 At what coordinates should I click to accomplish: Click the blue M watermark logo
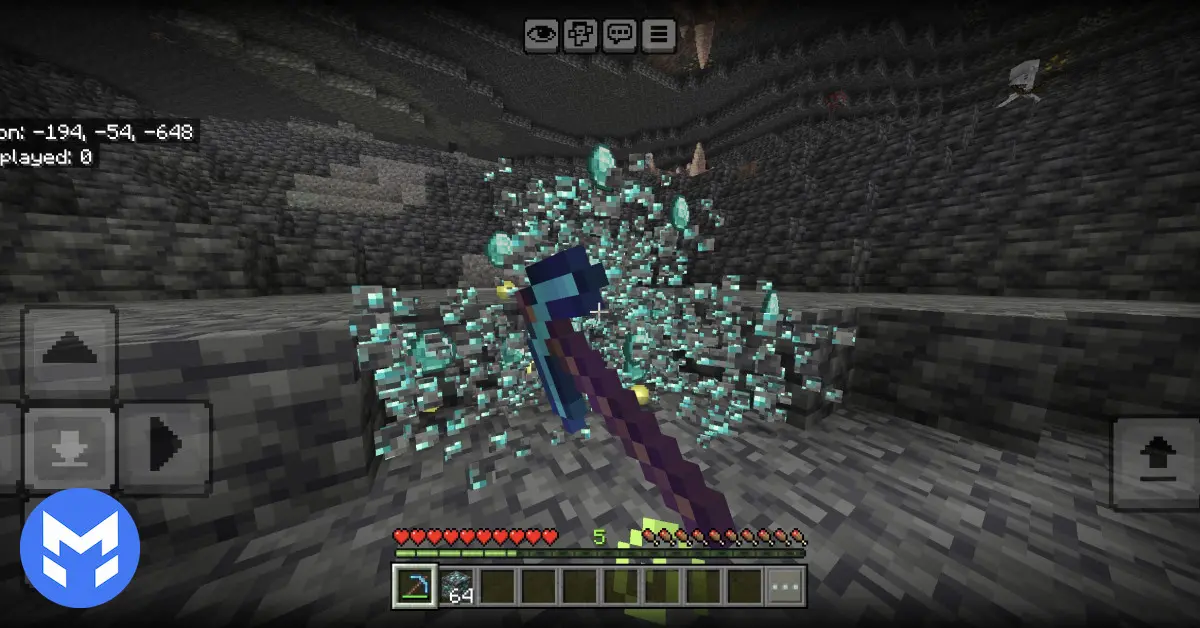[79, 549]
